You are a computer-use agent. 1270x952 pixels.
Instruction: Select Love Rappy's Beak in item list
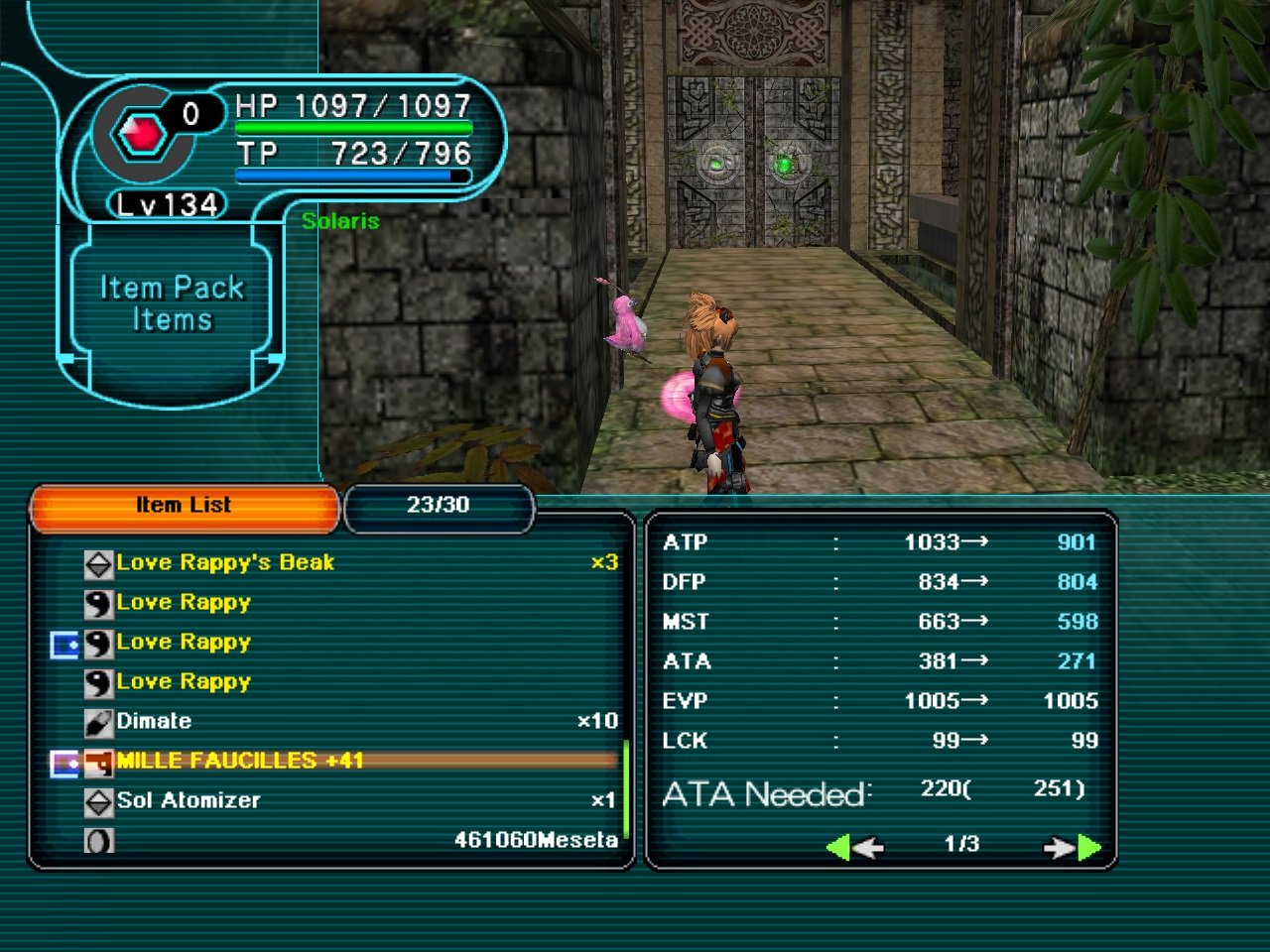coord(225,563)
